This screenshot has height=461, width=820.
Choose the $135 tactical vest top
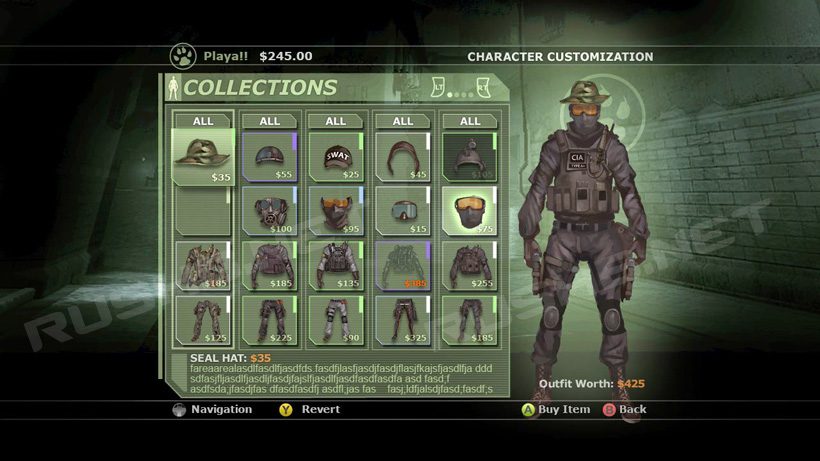click(x=336, y=265)
